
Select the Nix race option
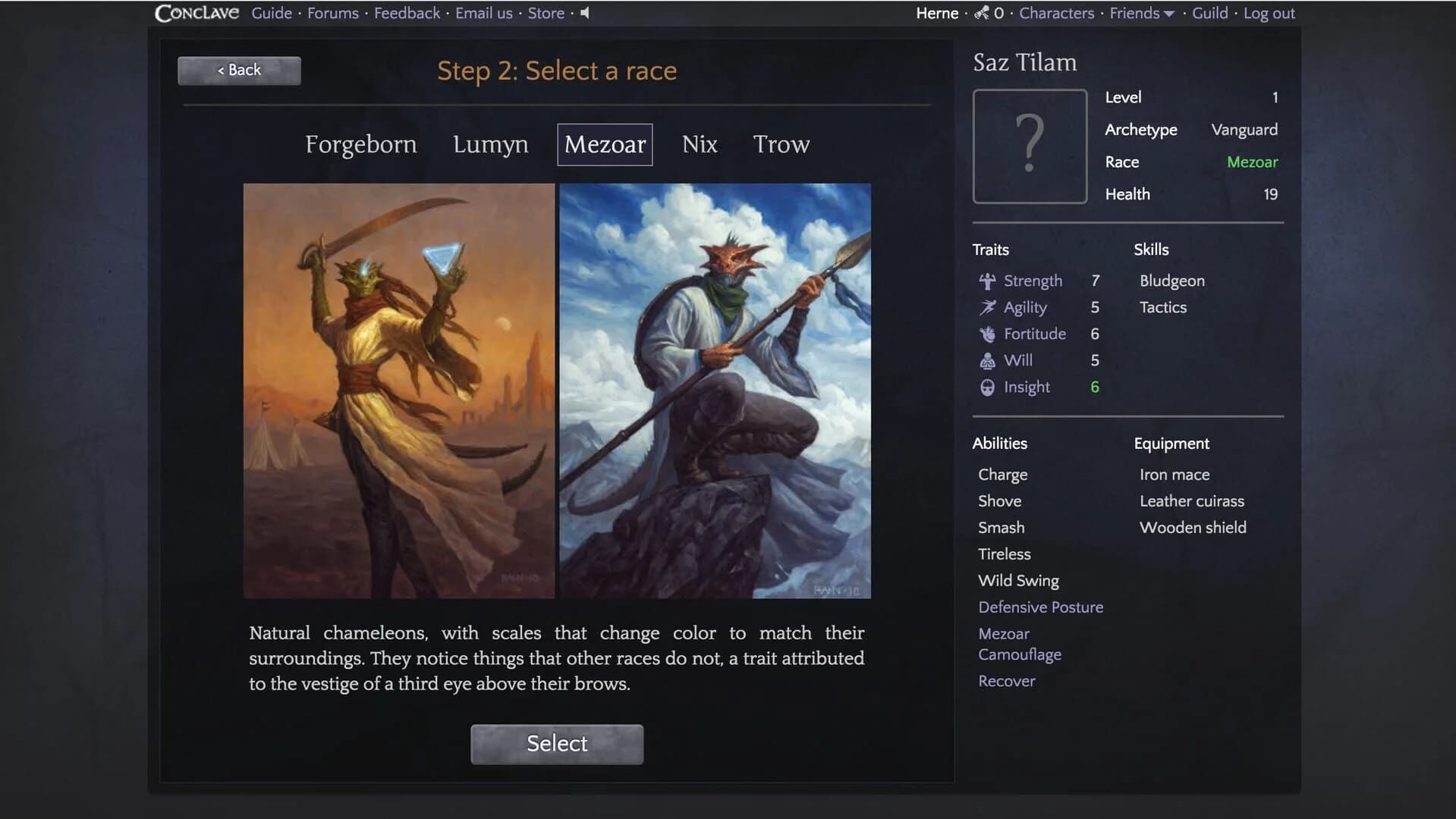(x=699, y=144)
